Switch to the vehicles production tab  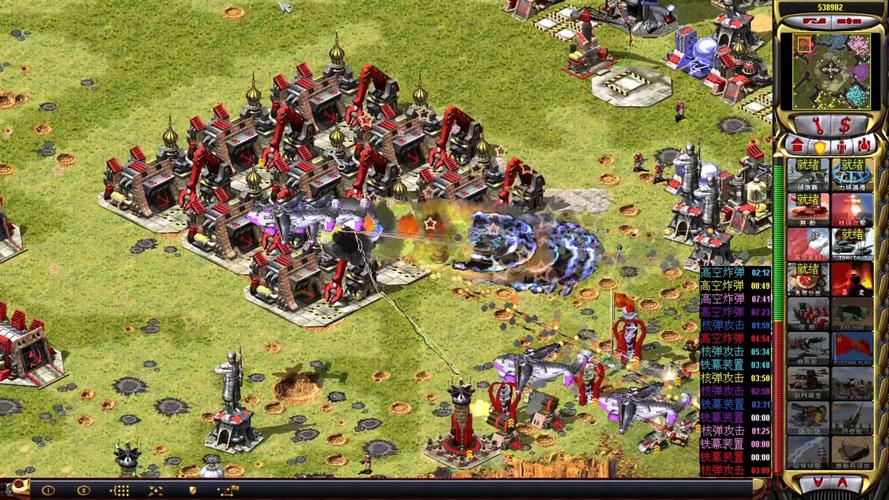tap(866, 145)
